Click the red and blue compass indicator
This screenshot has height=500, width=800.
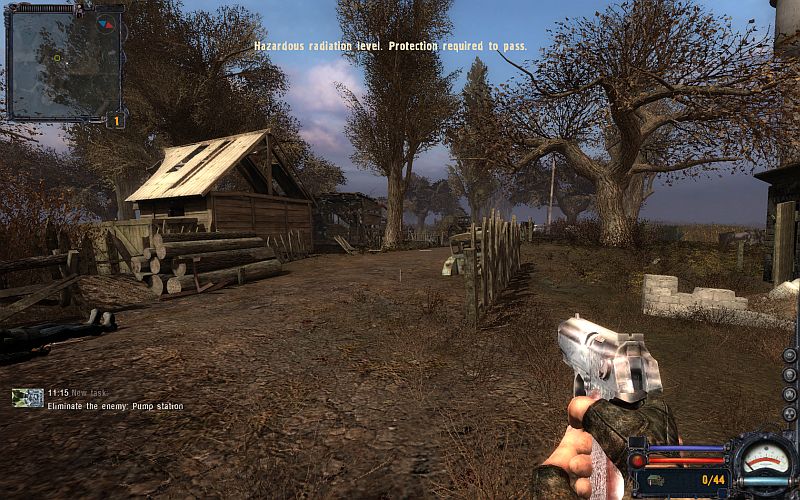coord(106,24)
